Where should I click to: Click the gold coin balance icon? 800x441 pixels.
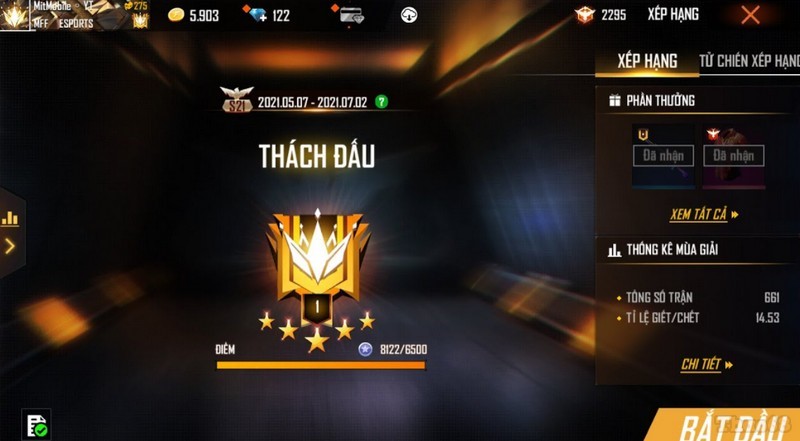coord(176,15)
